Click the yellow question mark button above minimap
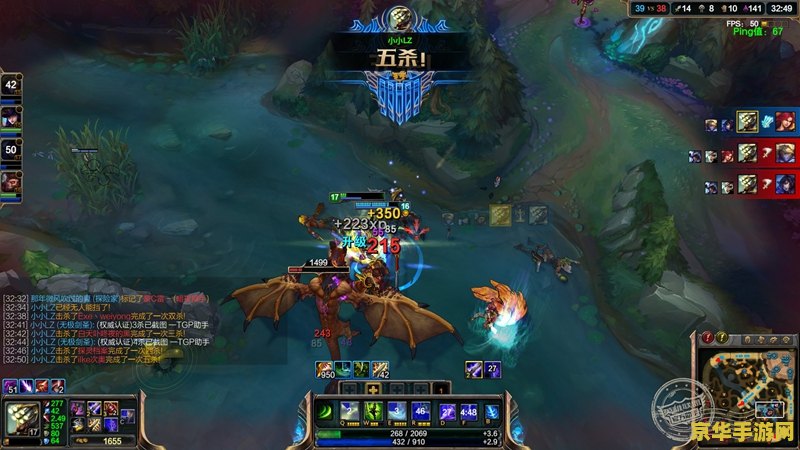This screenshot has height=450, width=800. pyautogui.click(x=724, y=337)
